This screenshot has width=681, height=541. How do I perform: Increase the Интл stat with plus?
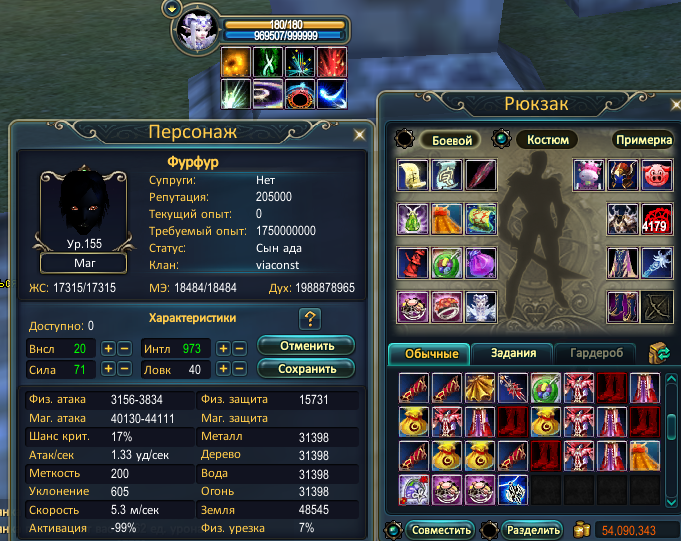point(224,348)
